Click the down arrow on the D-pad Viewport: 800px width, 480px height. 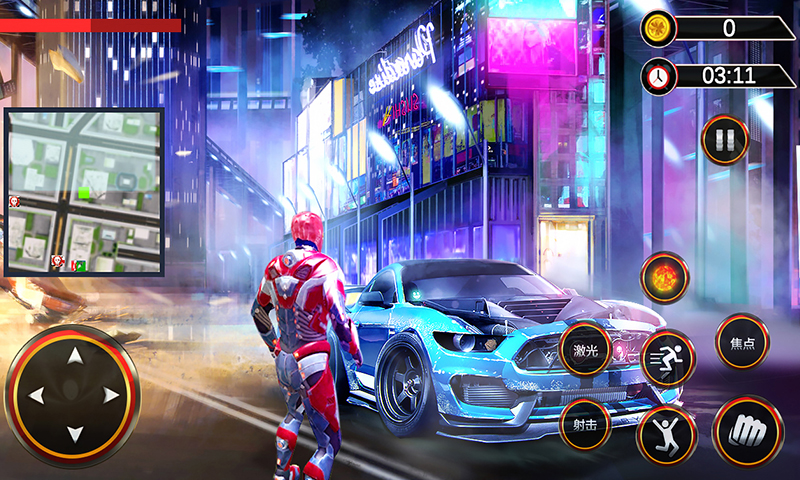(x=74, y=433)
